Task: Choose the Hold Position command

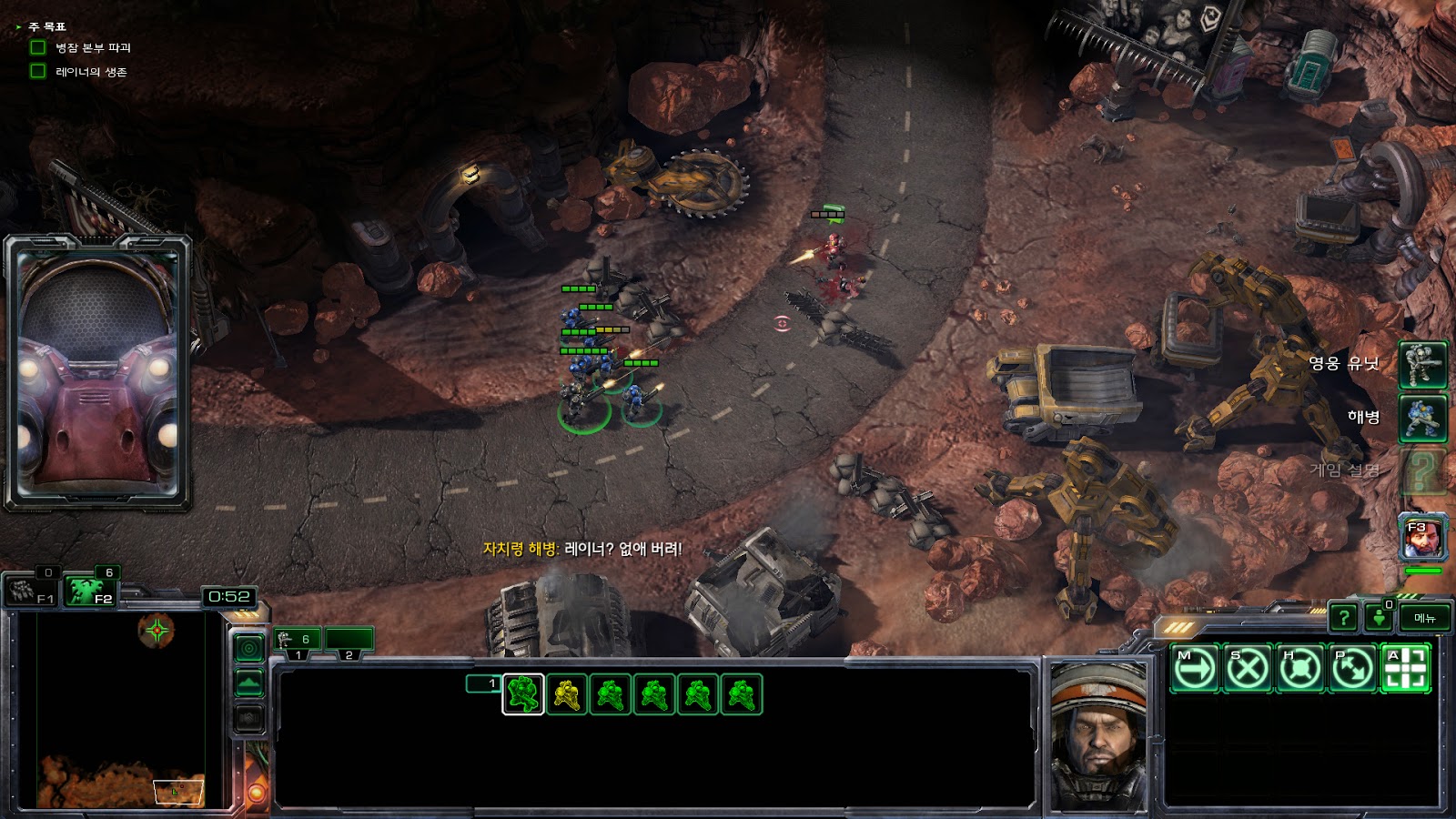Action: (x=1299, y=669)
